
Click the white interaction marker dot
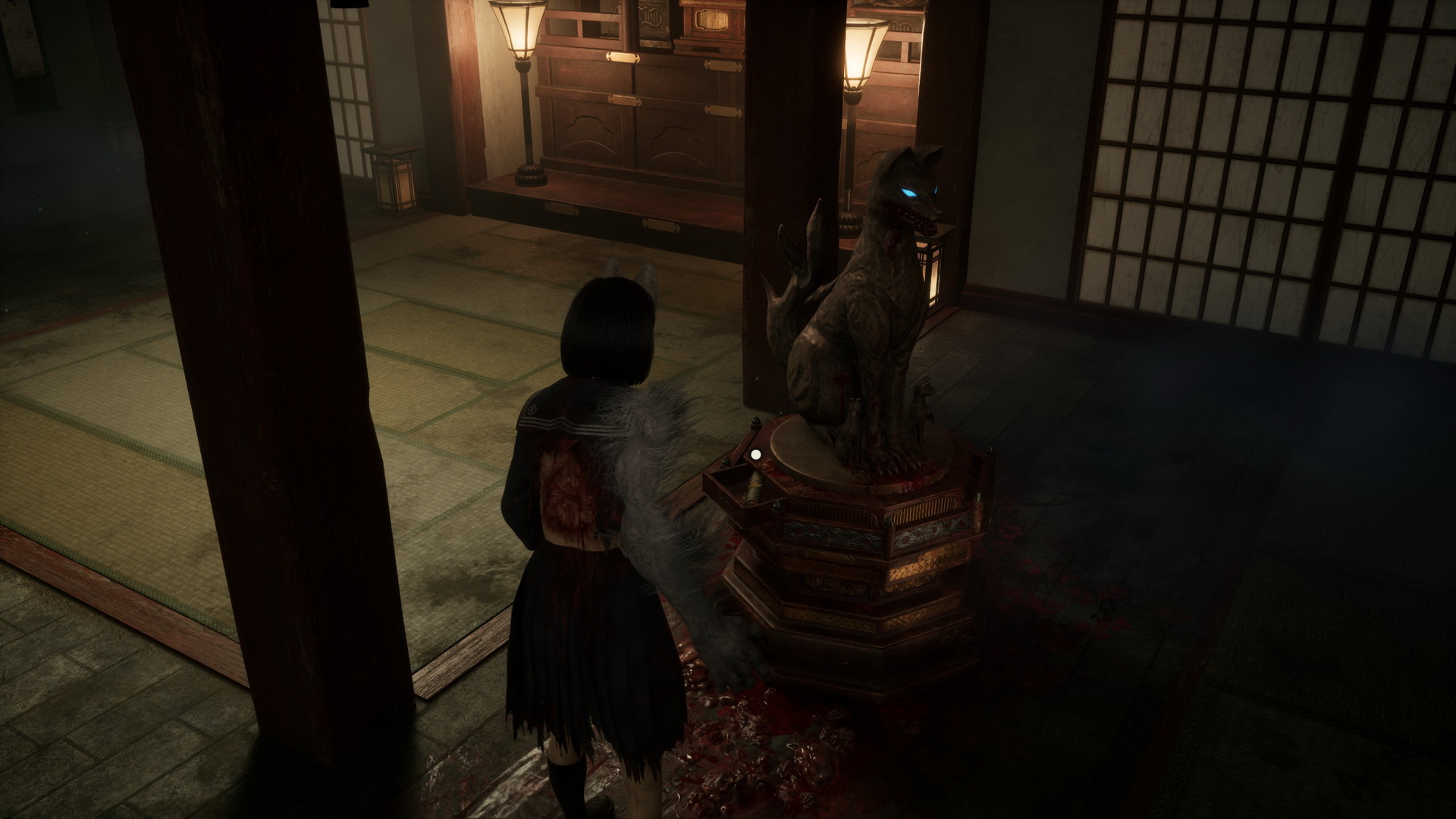click(x=755, y=455)
